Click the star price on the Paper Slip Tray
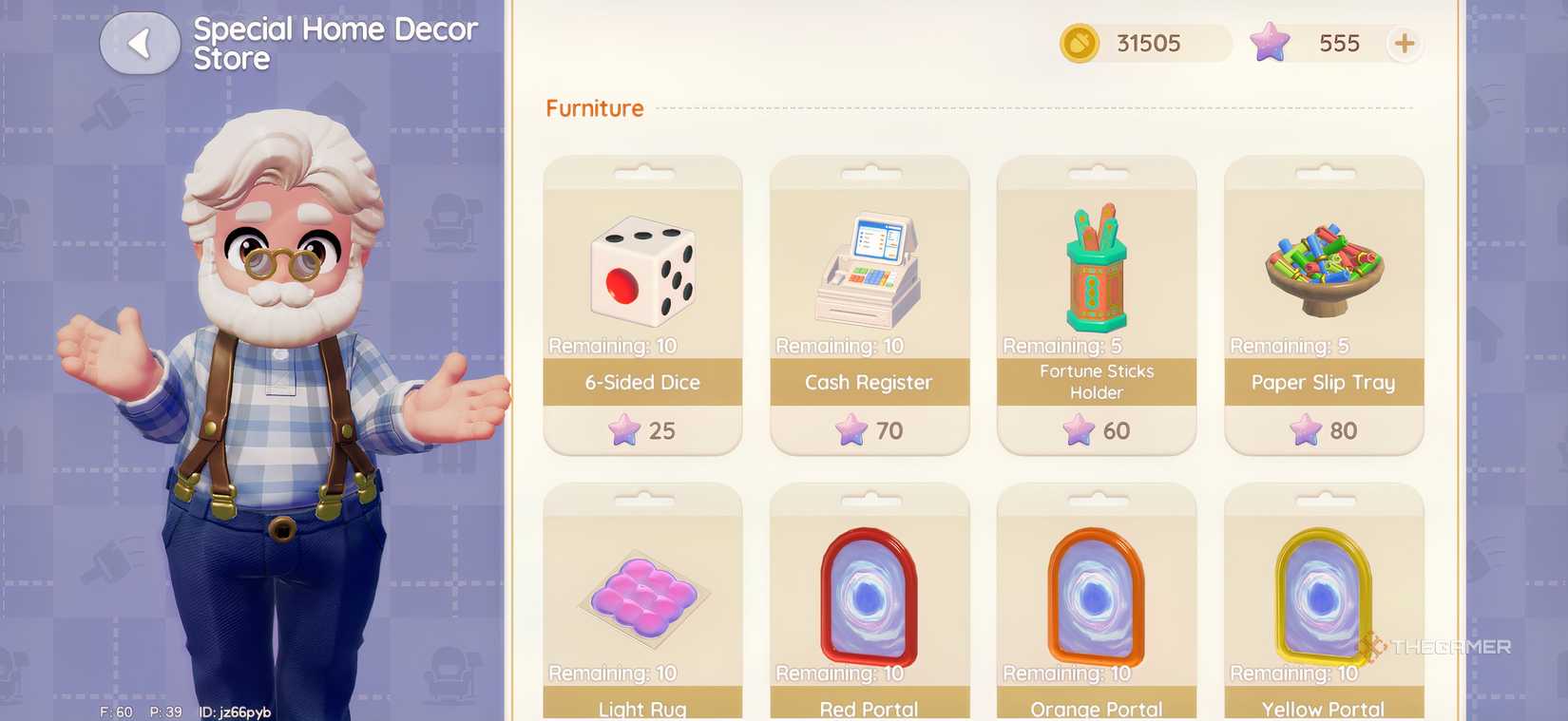Image resolution: width=1568 pixels, height=721 pixels. click(x=1324, y=430)
